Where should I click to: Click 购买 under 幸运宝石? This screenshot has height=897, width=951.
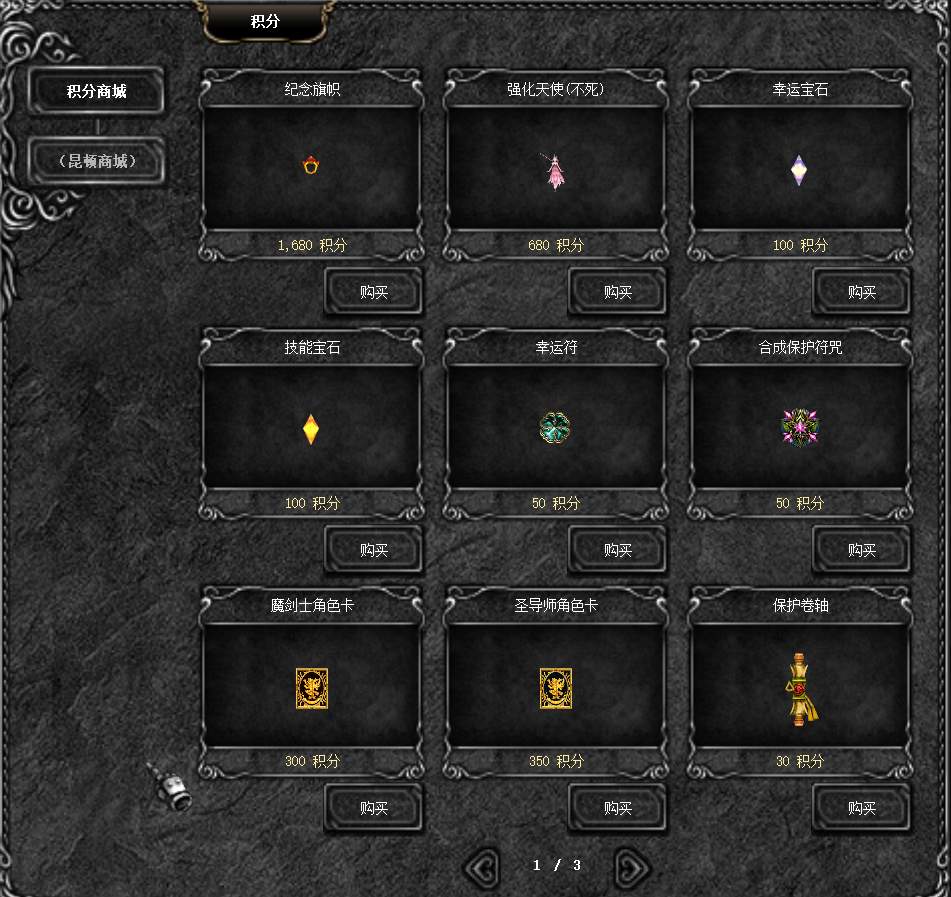[x=862, y=293]
